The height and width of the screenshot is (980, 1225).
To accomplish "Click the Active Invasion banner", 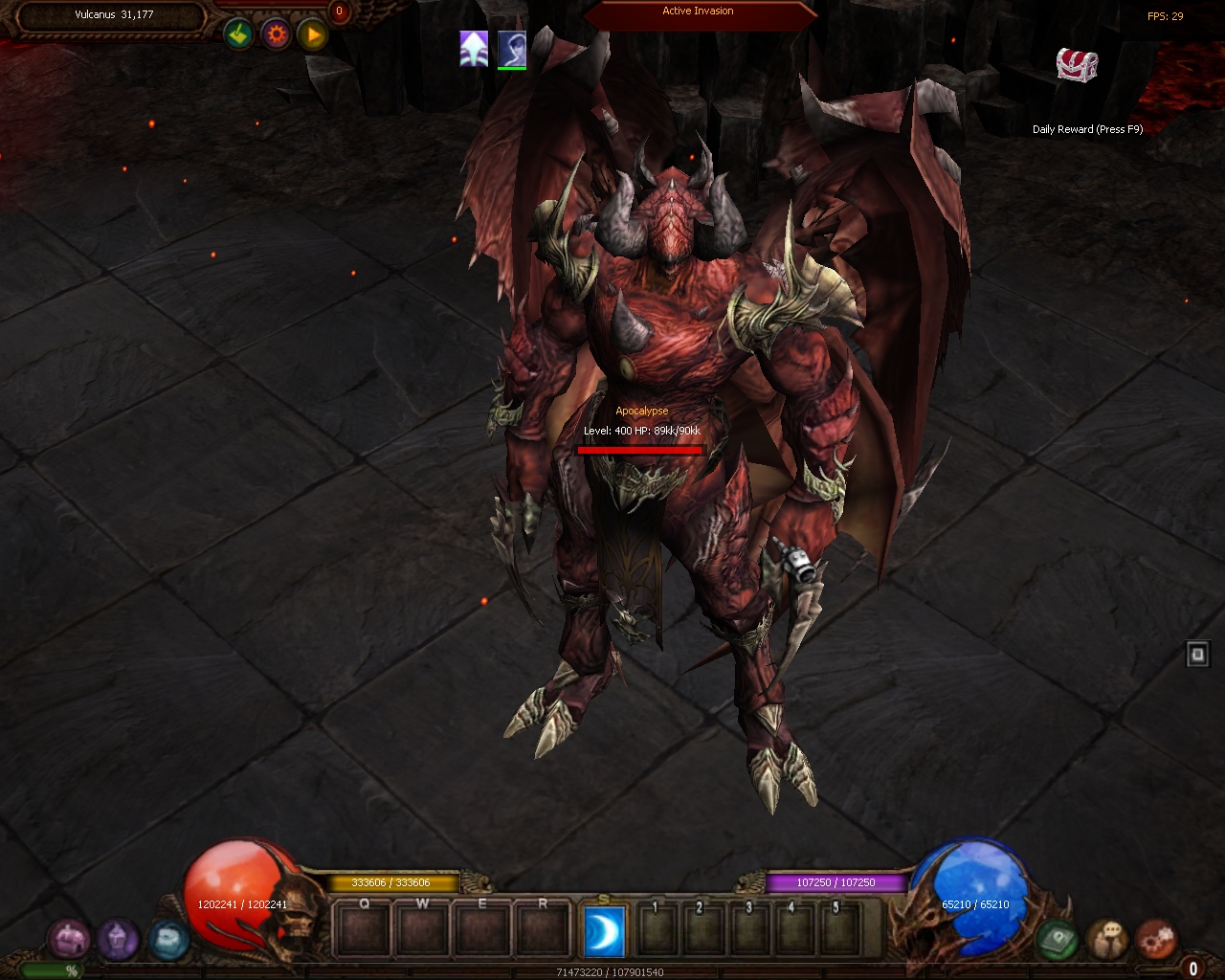I will [x=699, y=12].
